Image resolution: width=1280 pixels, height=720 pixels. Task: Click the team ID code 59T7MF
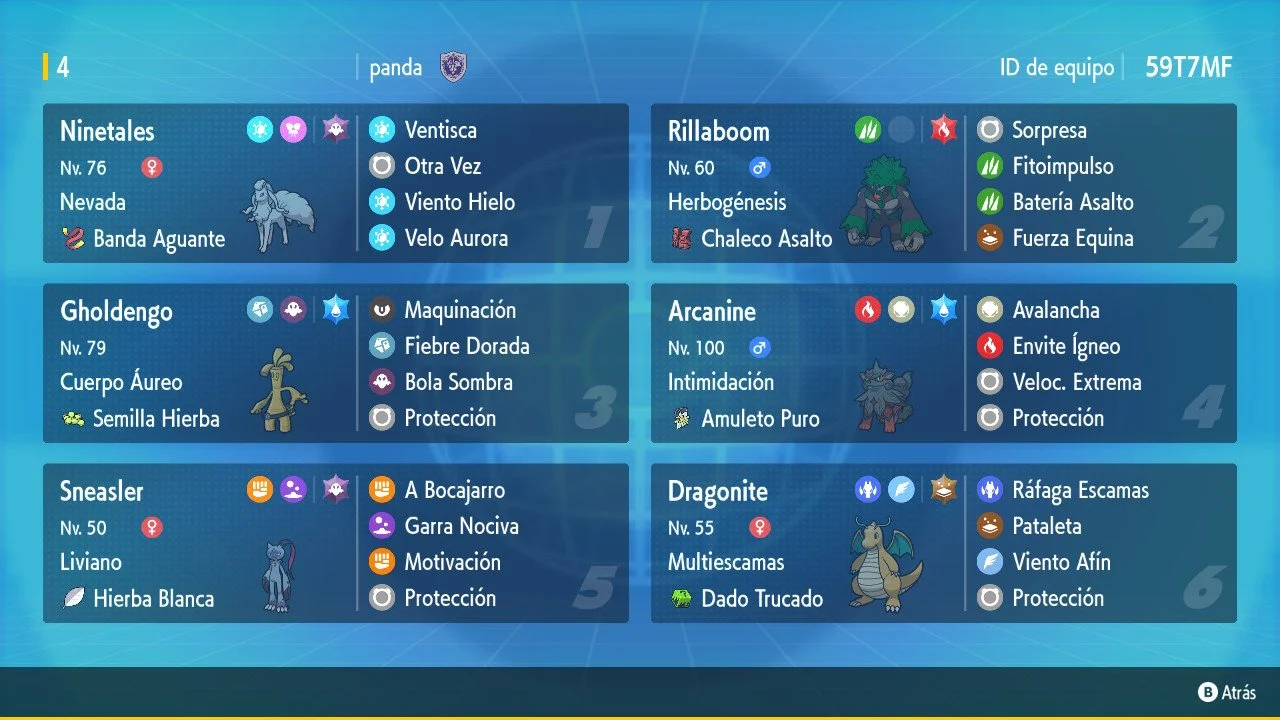point(1188,68)
